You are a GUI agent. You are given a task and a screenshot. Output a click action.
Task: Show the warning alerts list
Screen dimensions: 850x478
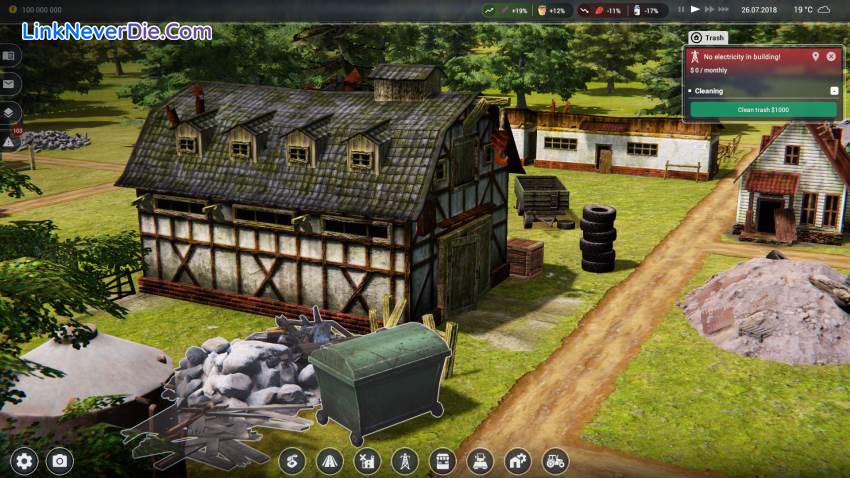click(8, 142)
